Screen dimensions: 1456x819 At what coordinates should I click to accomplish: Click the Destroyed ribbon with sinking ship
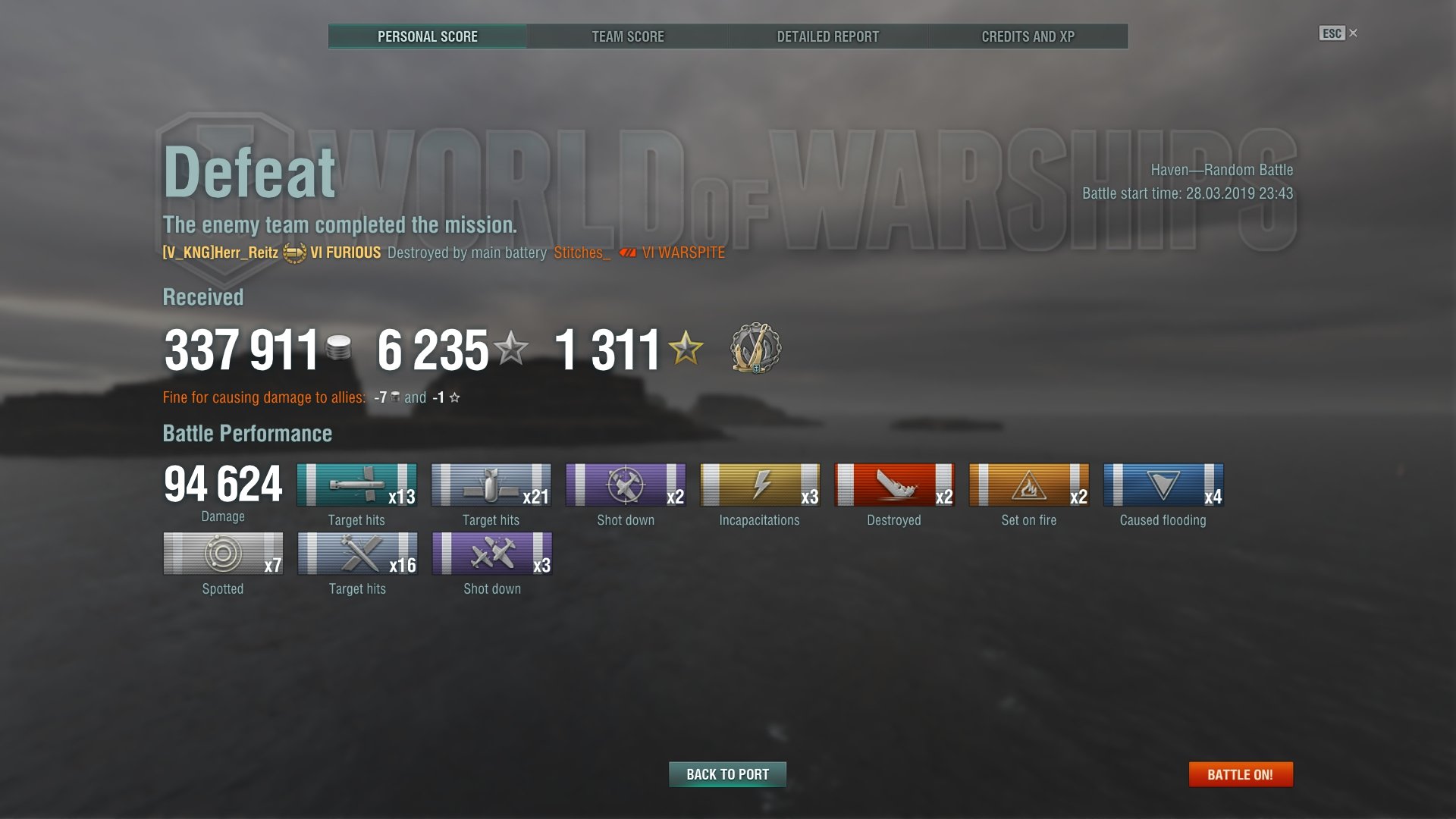click(894, 485)
